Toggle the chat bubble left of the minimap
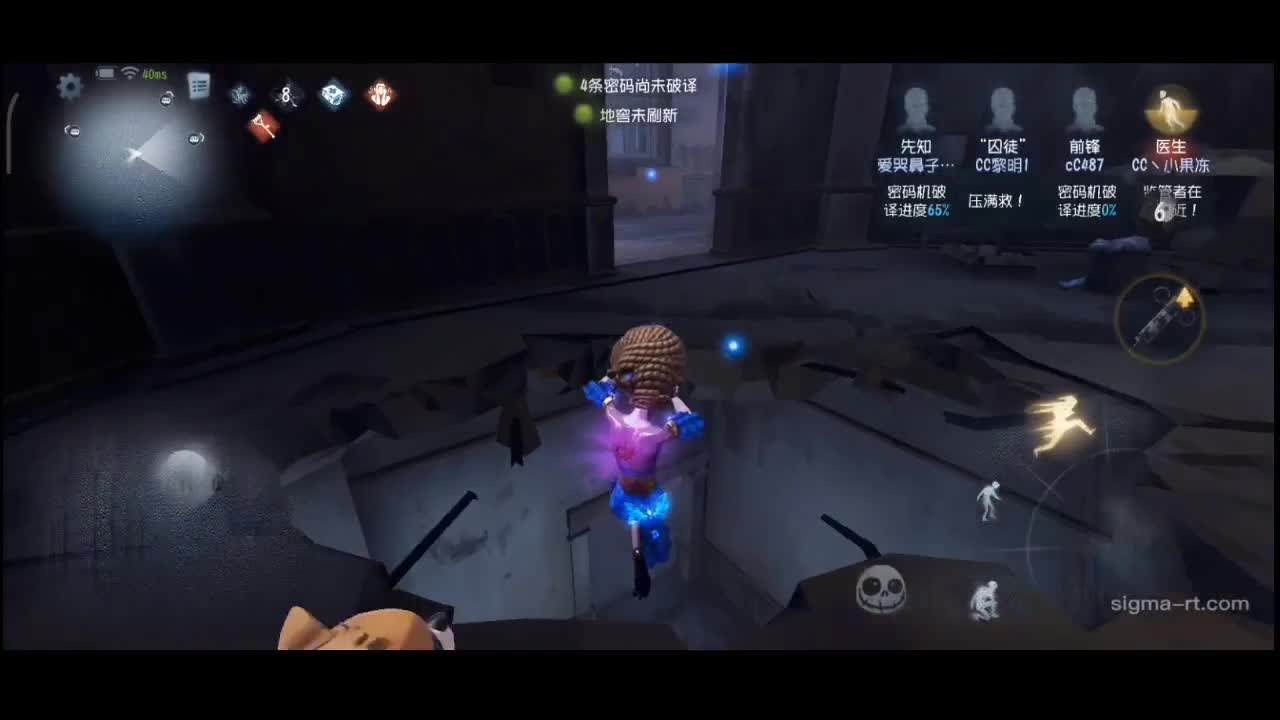Screen dimensions: 1280x720 click(73, 130)
